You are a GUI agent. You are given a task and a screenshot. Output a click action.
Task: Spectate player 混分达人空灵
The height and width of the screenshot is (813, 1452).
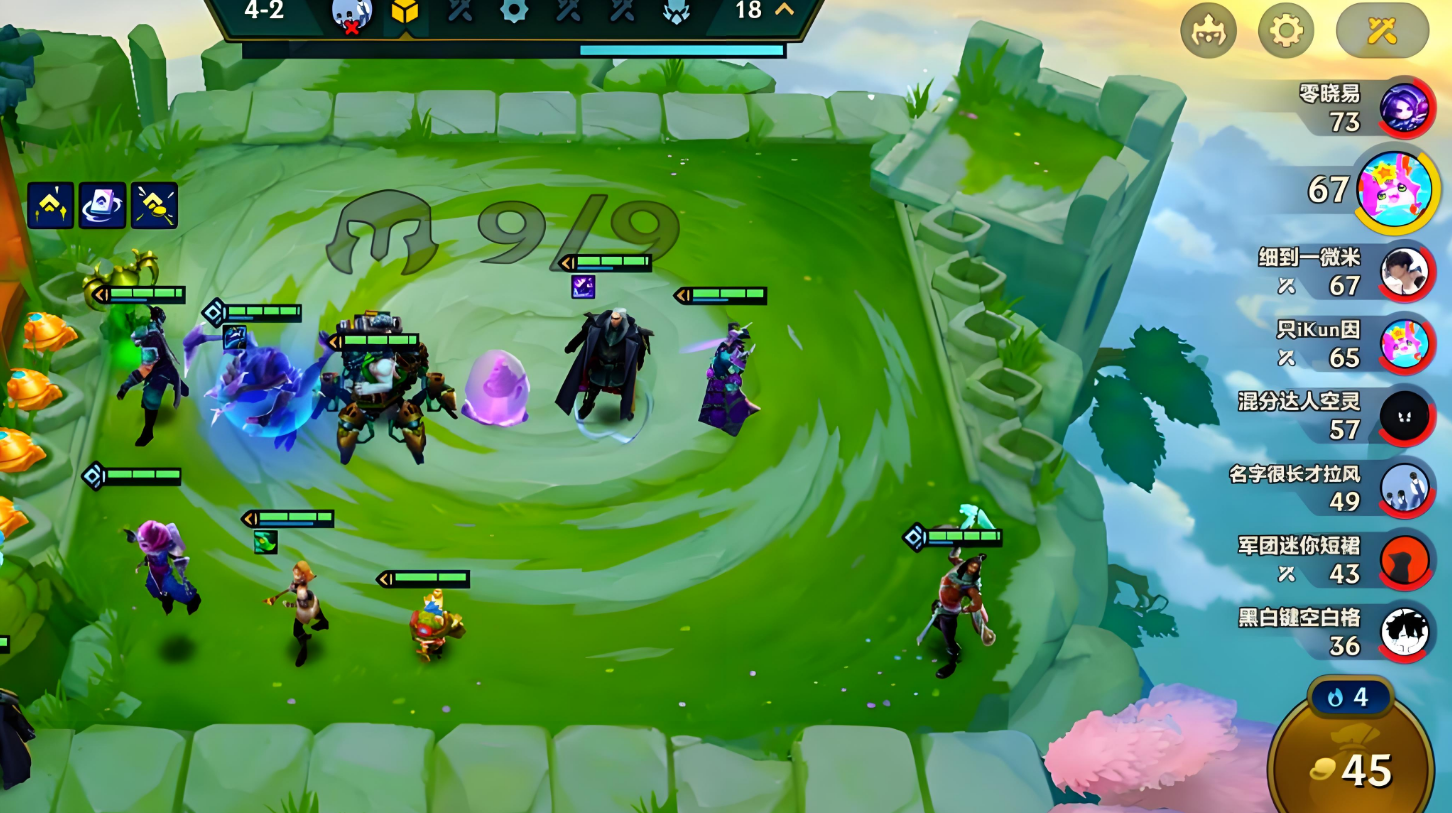pos(1404,416)
